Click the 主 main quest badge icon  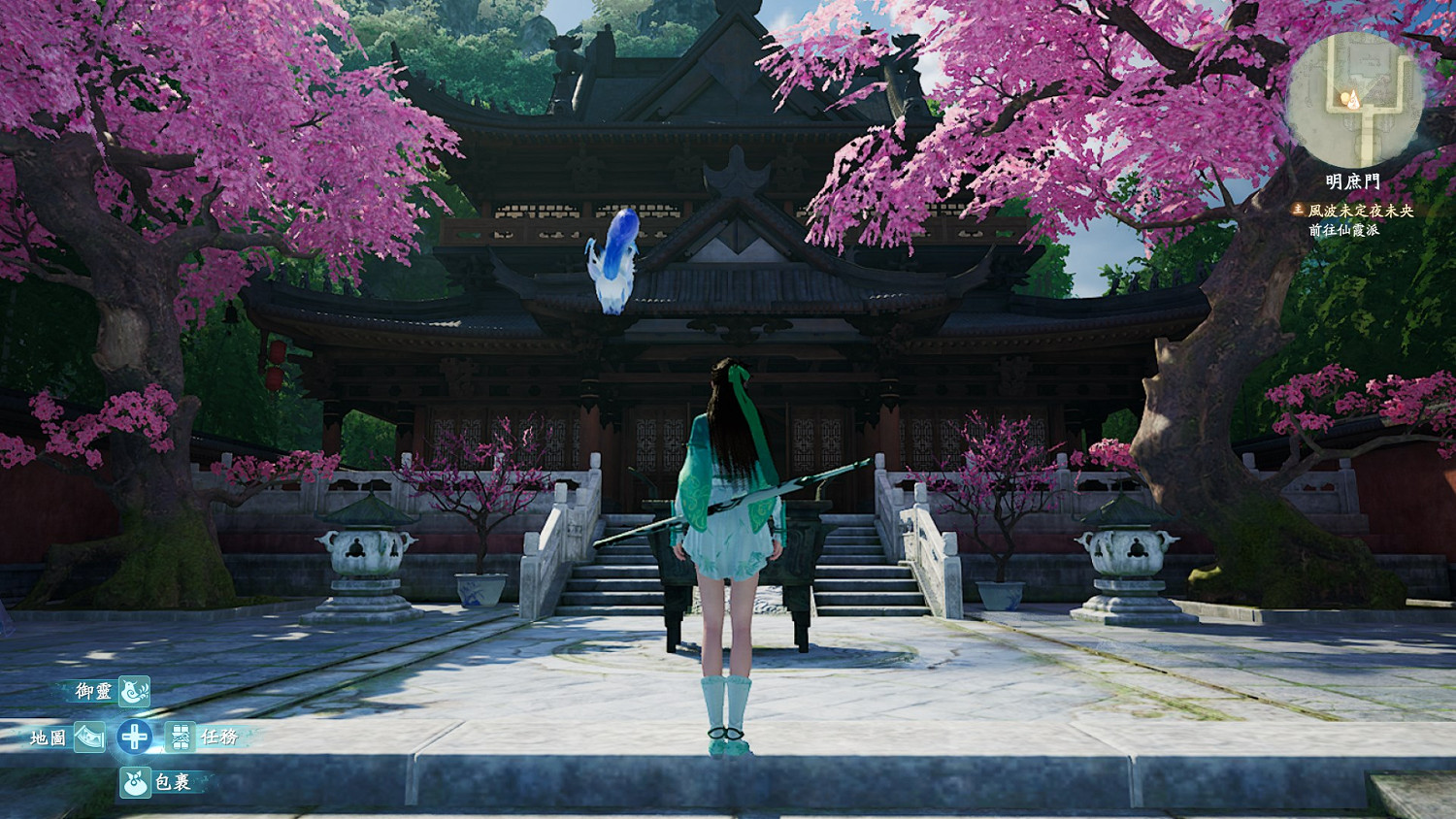1297,209
